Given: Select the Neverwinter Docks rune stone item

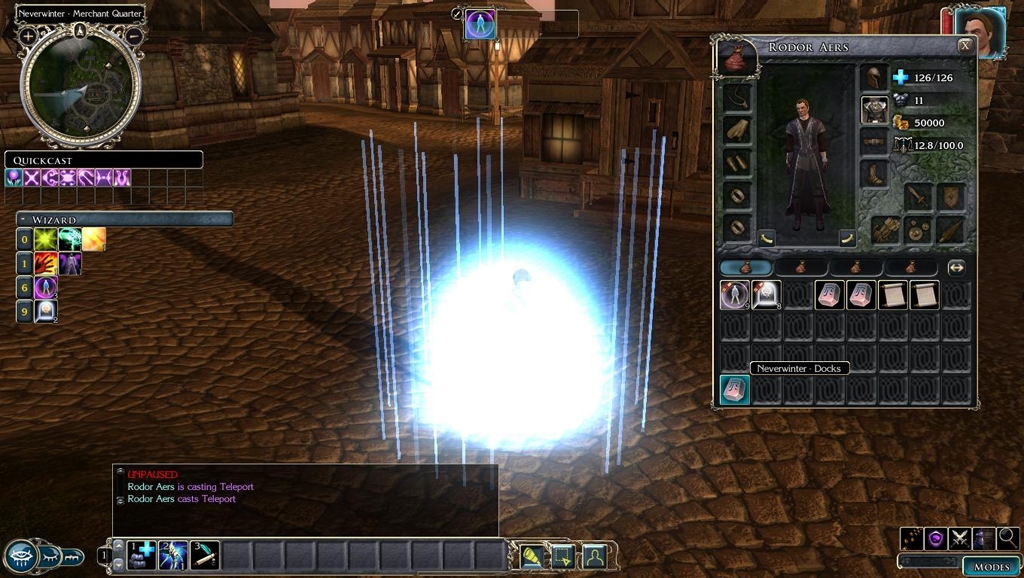Looking at the screenshot, I should click(734, 390).
